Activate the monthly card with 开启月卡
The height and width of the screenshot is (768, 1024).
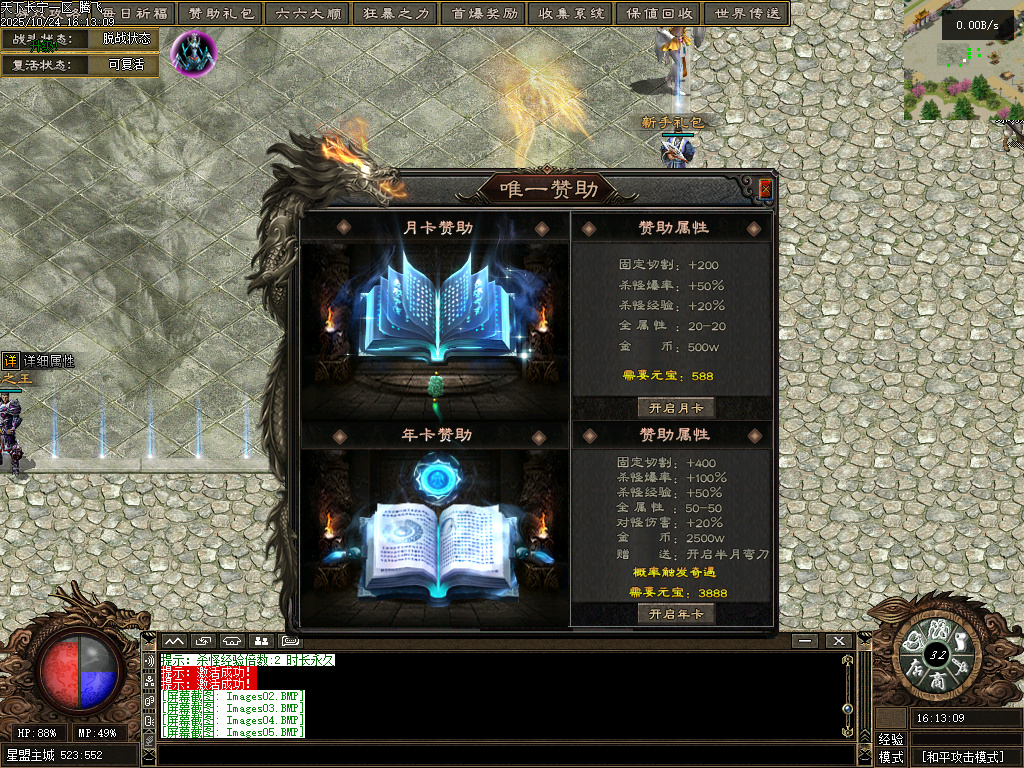coord(676,407)
